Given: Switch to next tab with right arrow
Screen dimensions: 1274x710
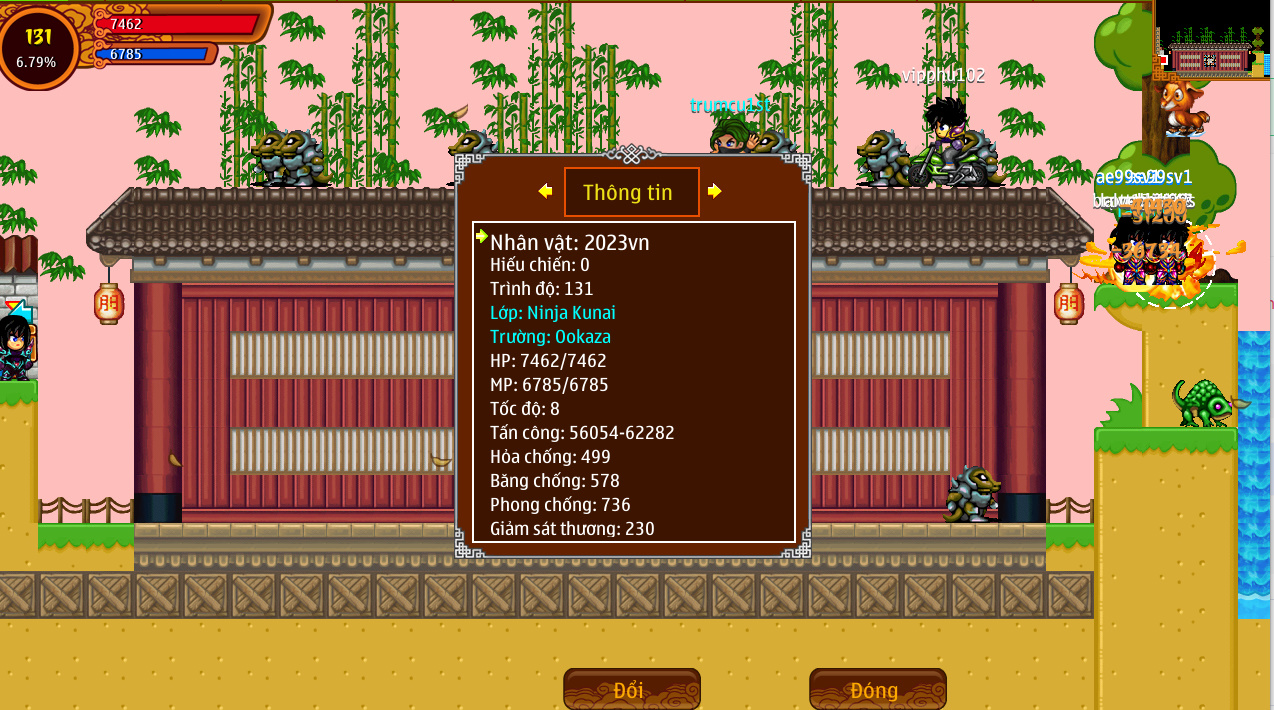Looking at the screenshot, I should (714, 191).
